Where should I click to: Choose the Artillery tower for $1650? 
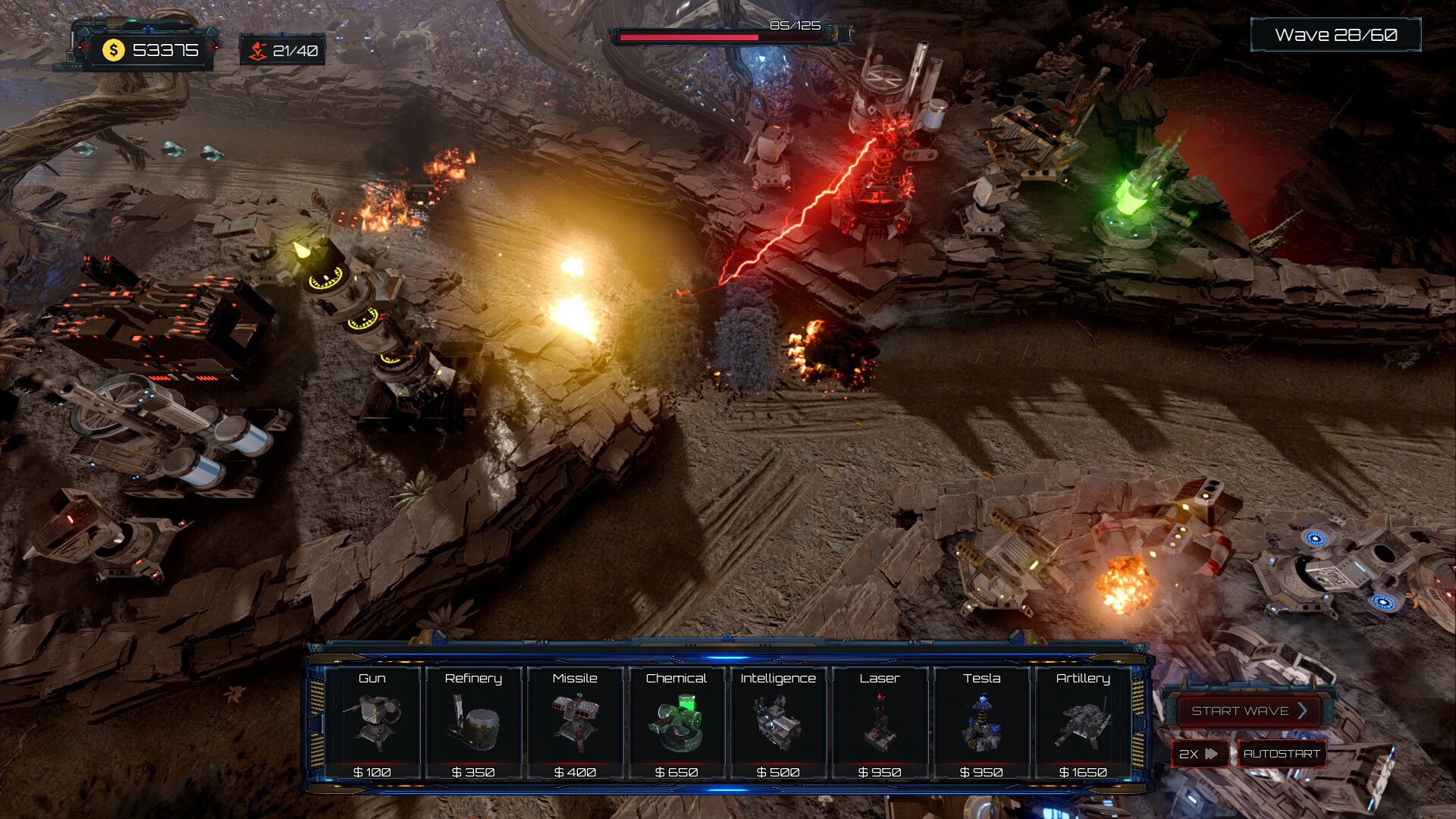click(x=1083, y=723)
